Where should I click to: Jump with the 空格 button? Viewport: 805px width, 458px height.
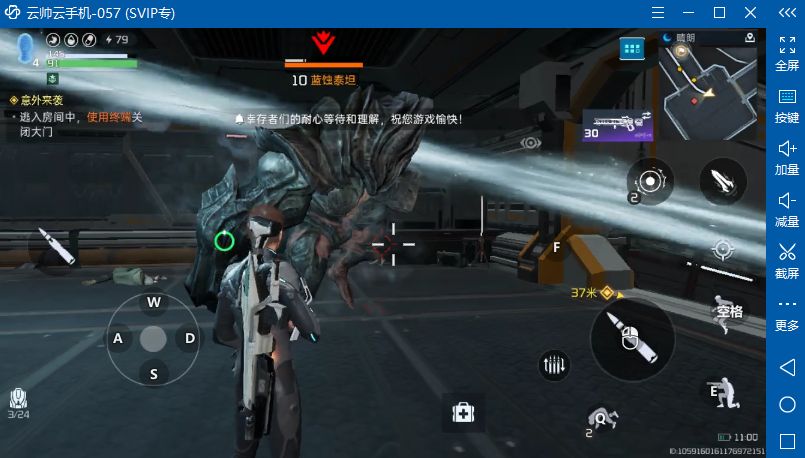pos(728,311)
